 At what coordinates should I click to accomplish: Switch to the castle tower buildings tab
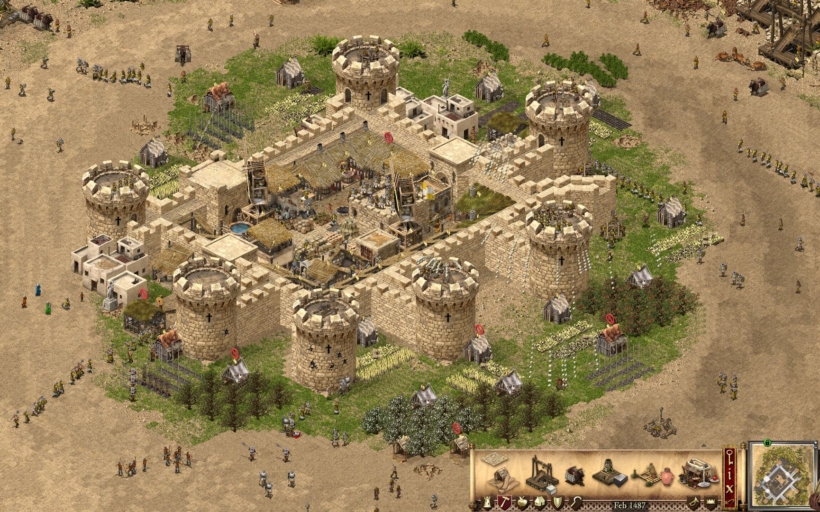[487, 502]
